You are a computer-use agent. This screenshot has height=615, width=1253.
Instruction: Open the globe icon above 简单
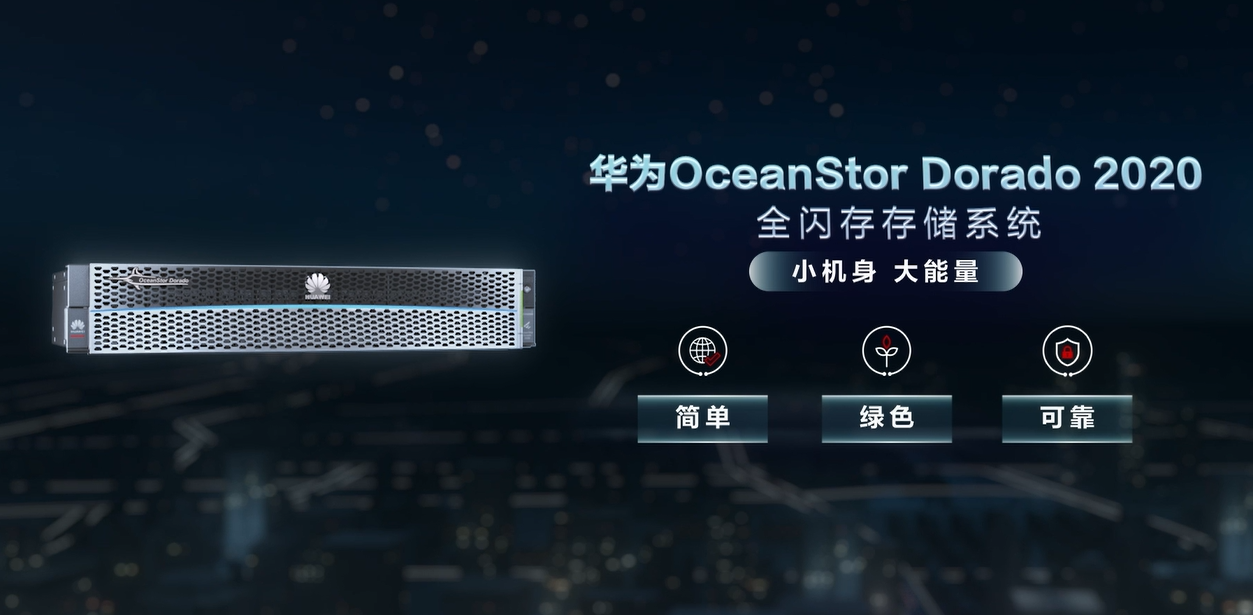click(703, 351)
